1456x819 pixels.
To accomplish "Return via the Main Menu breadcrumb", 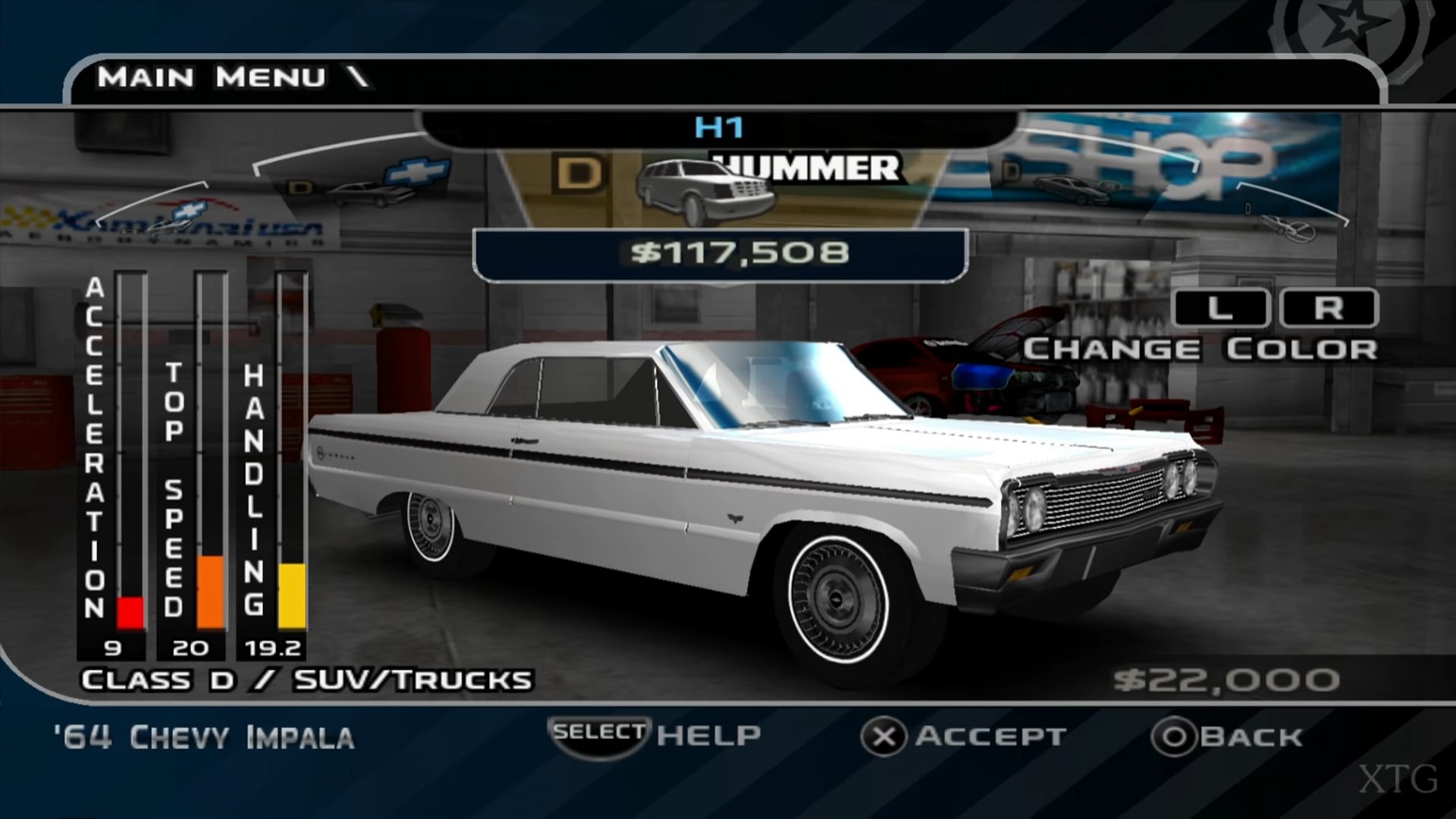I will click(x=212, y=77).
